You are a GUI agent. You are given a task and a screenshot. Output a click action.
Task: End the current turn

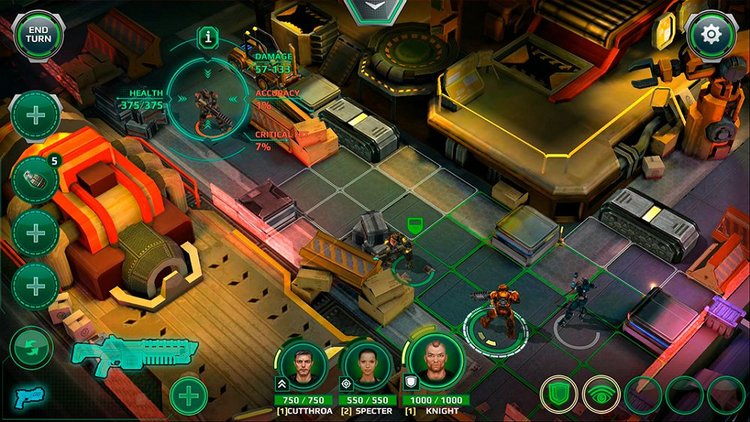click(x=38, y=35)
